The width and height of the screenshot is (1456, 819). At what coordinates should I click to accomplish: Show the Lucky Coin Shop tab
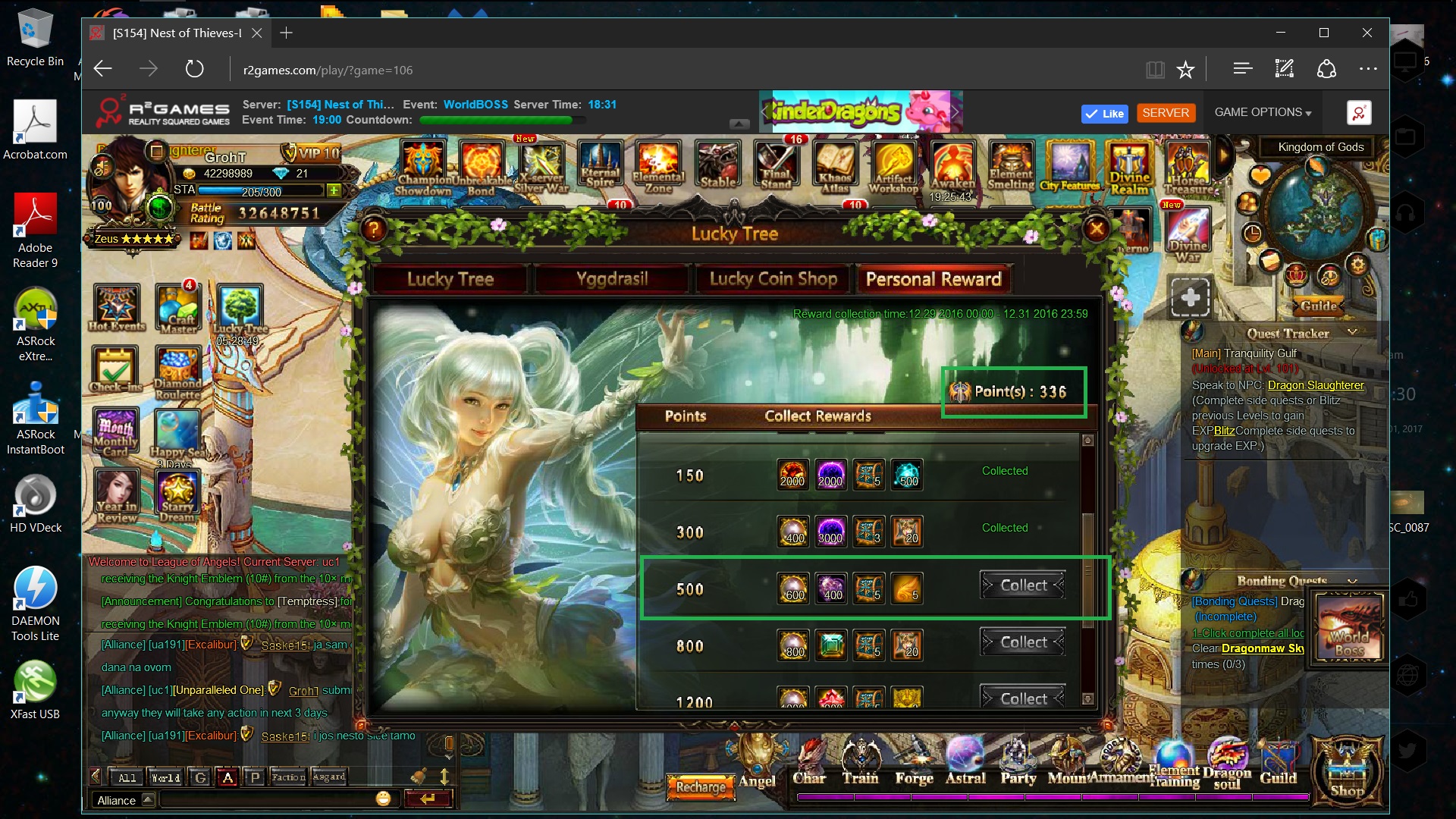(x=773, y=279)
